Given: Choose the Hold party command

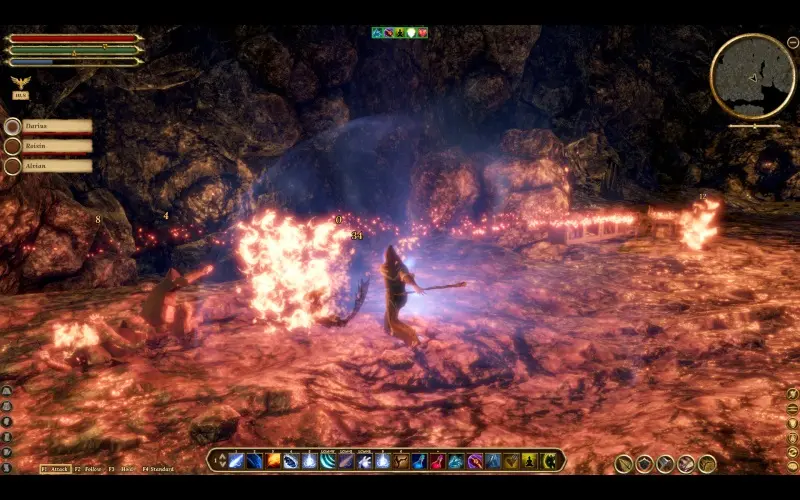Looking at the screenshot, I should pyautogui.click(x=121, y=468).
